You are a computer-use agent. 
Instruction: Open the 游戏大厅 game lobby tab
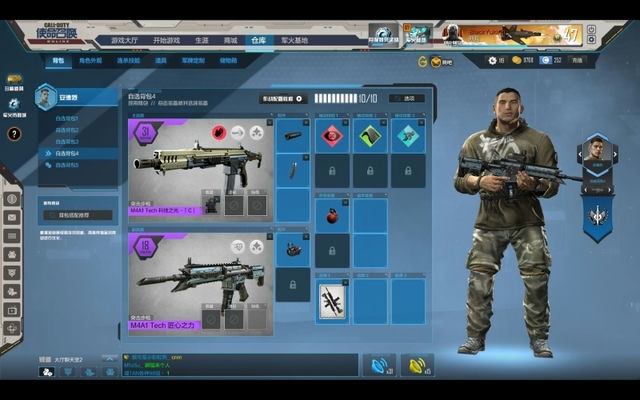click(x=125, y=41)
